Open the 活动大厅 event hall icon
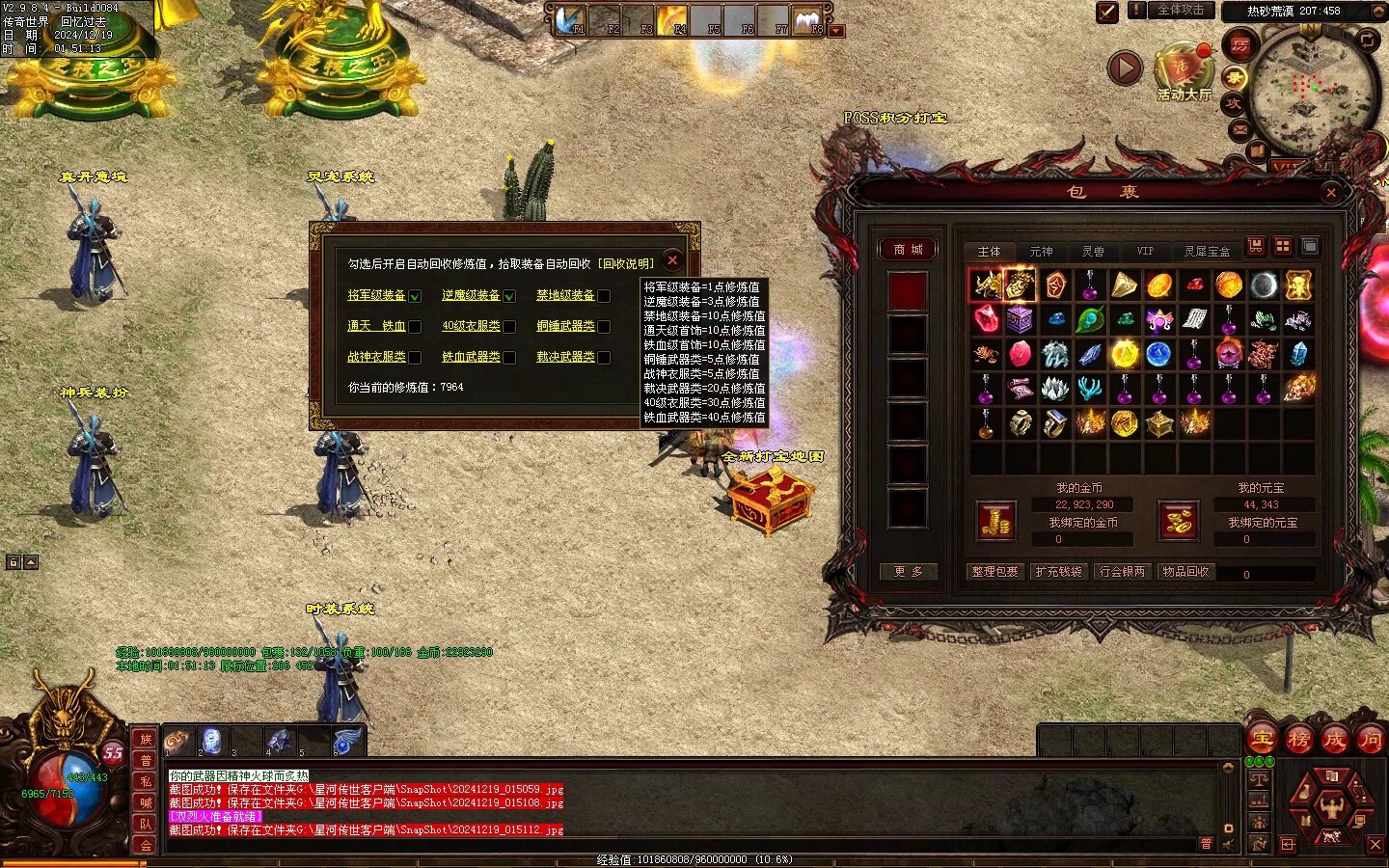Screen dimensions: 1389x868 [1184, 70]
